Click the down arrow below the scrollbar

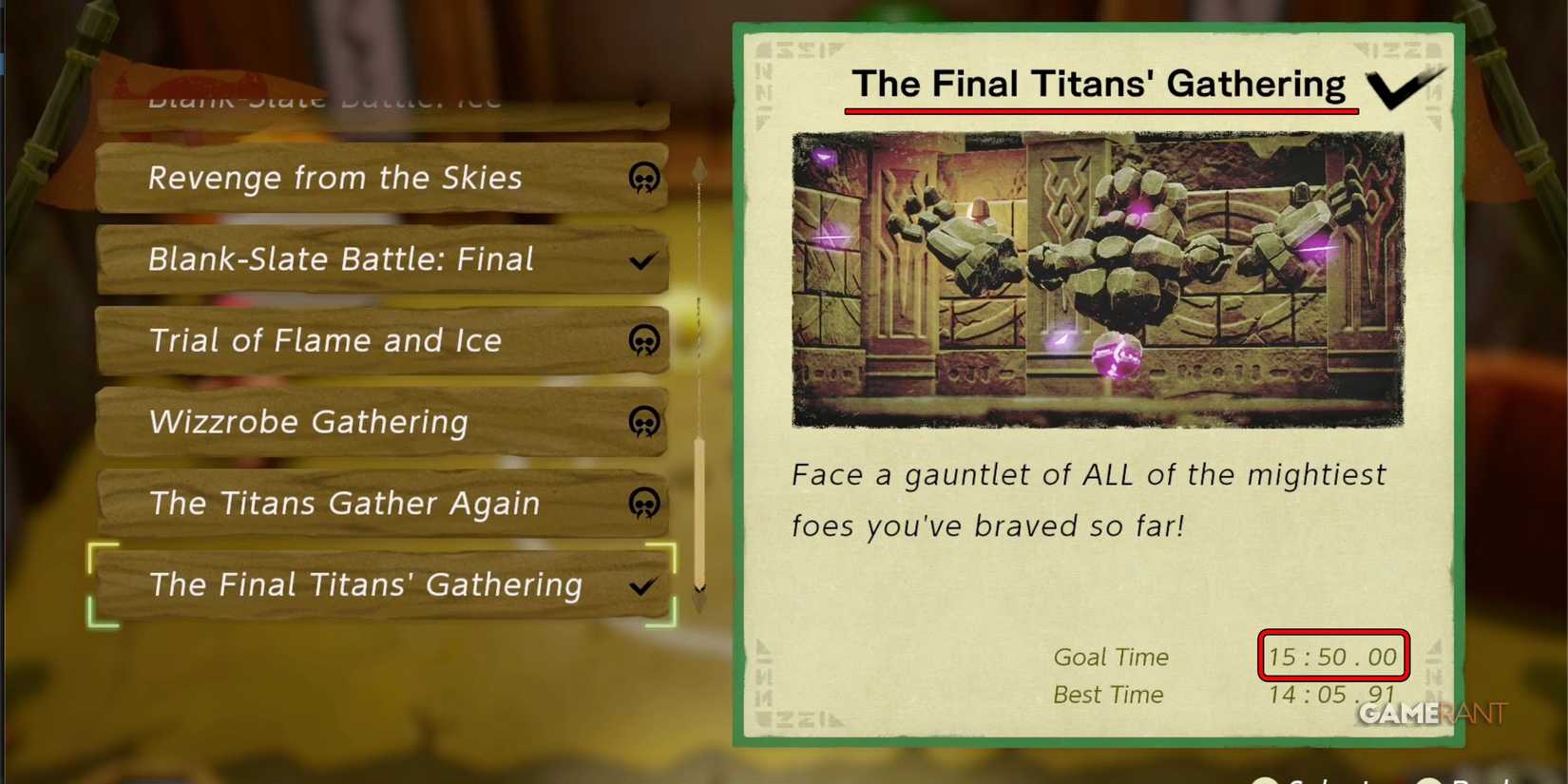tap(700, 599)
